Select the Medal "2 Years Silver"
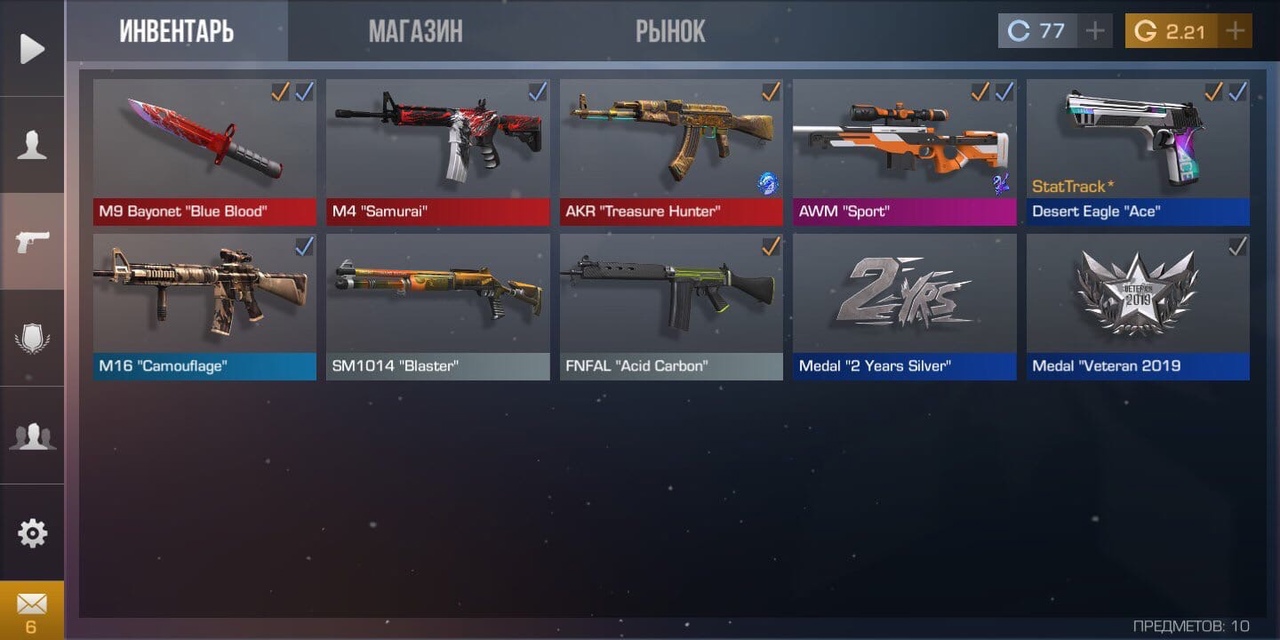1280x640 pixels. pos(904,306)
